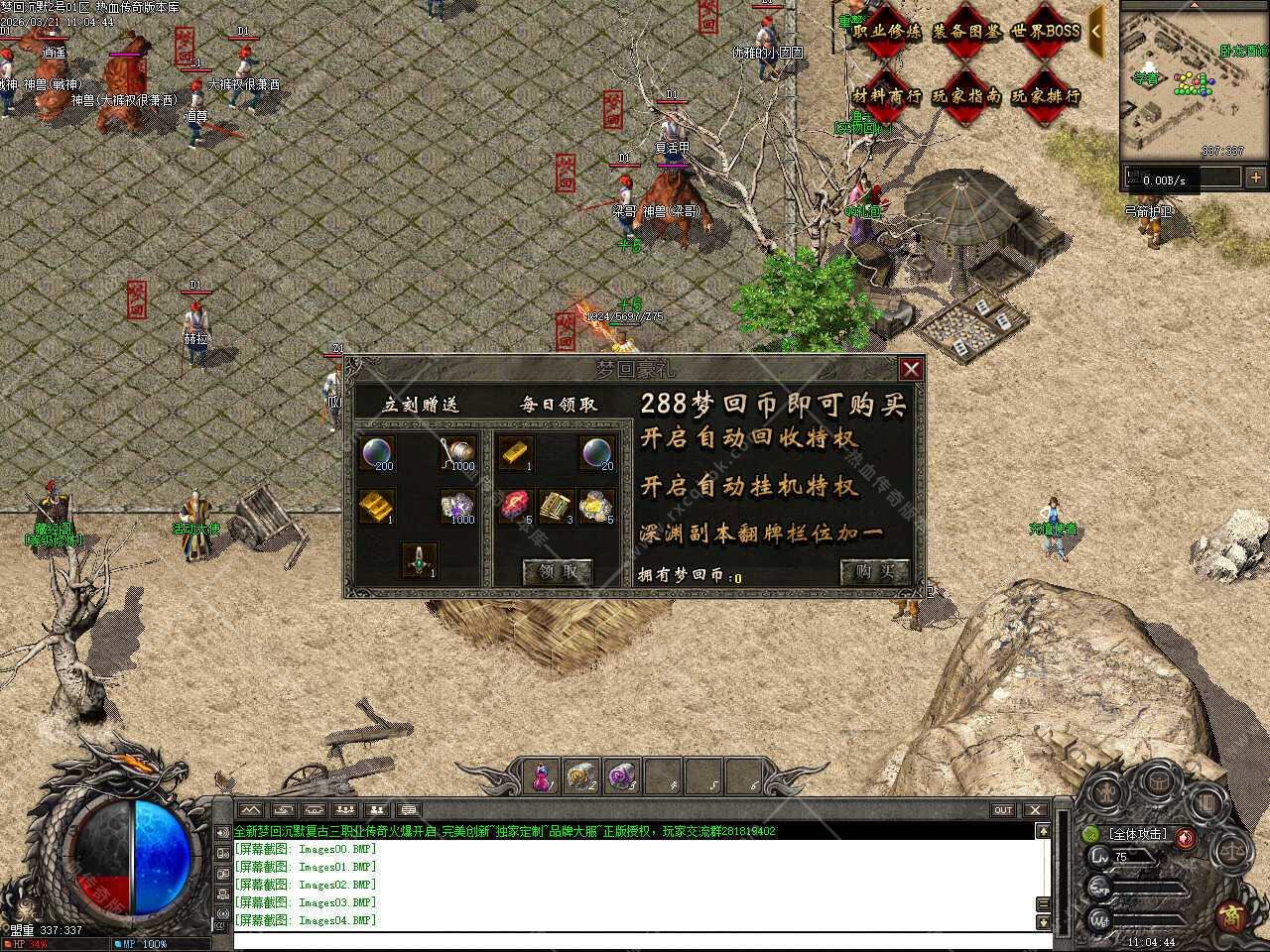Image resolution: width=1270 pixels, height=952 pixels.
Task: Select the rainbow orb x200 reward item
Action: [x=377, y=453]
